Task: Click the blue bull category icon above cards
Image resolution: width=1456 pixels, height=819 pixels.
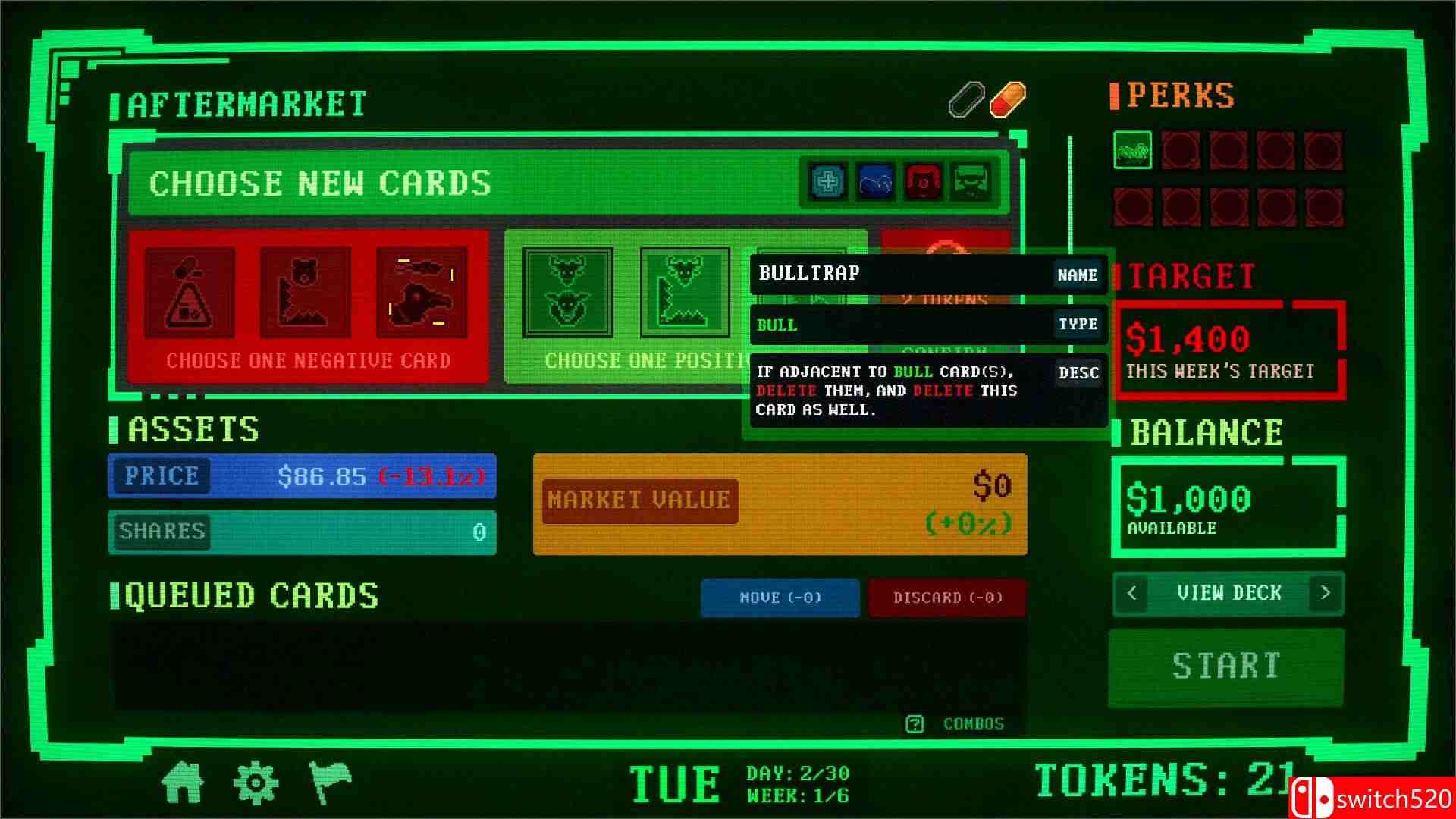Action: pos(875,182)
